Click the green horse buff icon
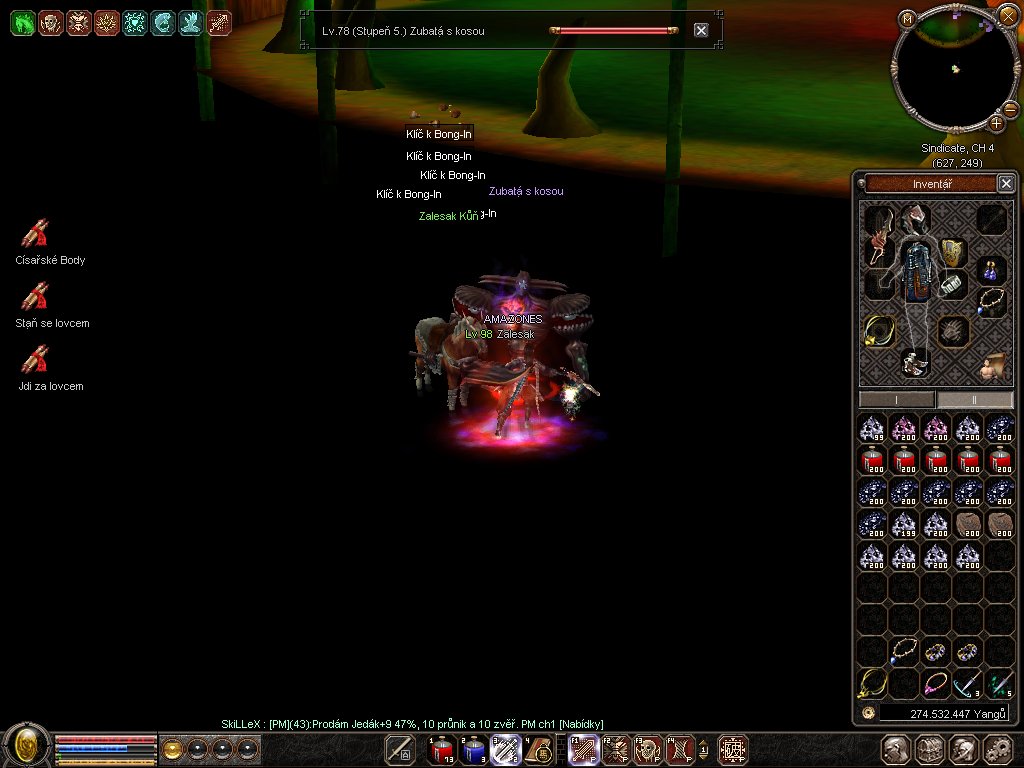Image resolution: width=1024 pixels, height=768 pixels. point(22,22)
